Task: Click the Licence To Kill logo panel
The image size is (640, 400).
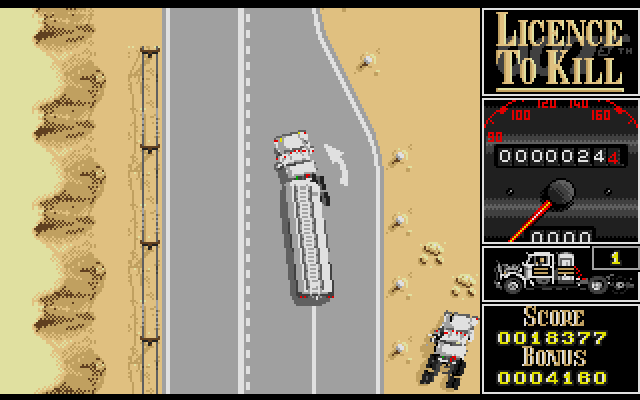Action: [559, 50]
